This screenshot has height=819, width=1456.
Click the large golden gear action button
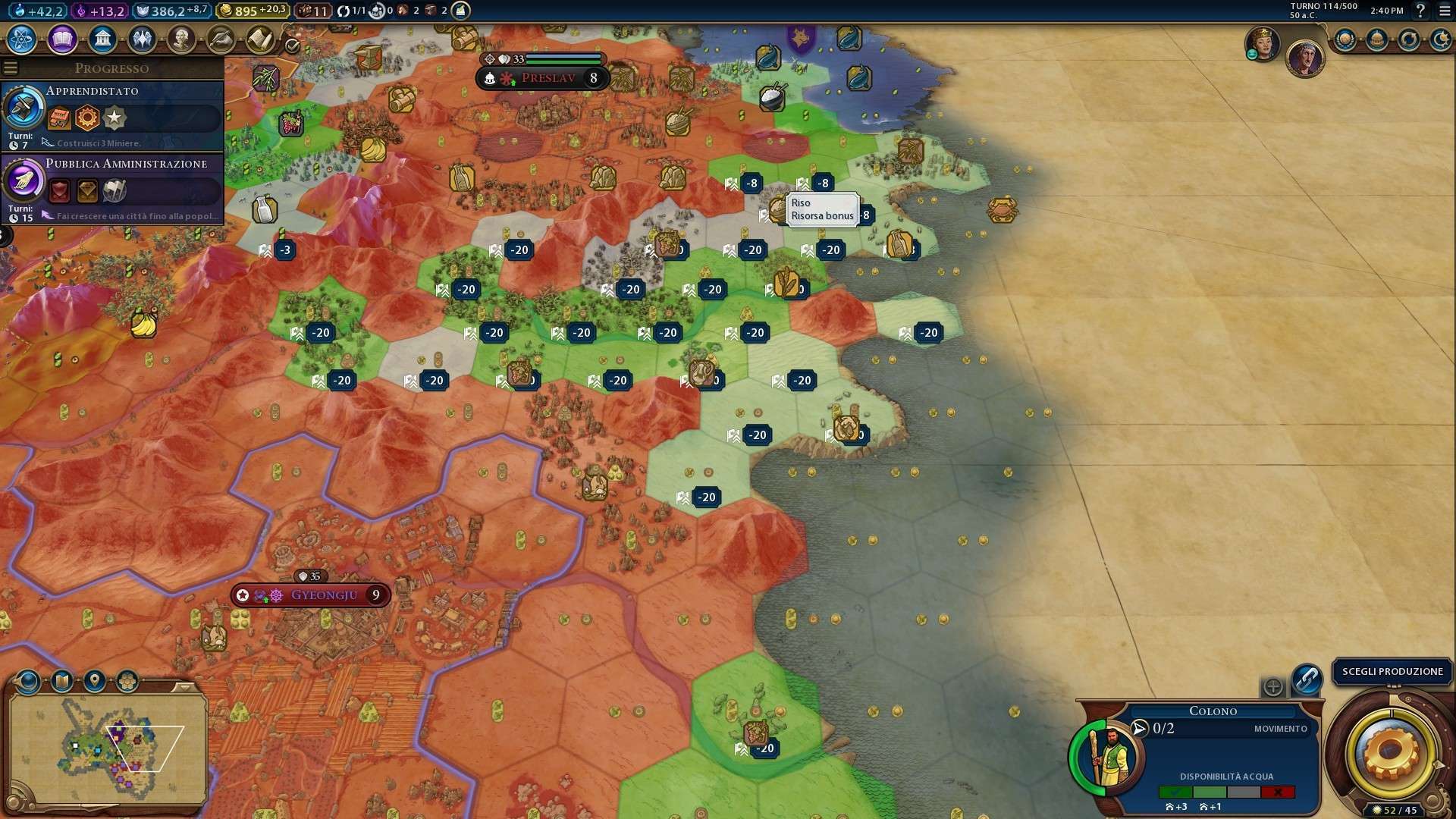(1391, 752)
